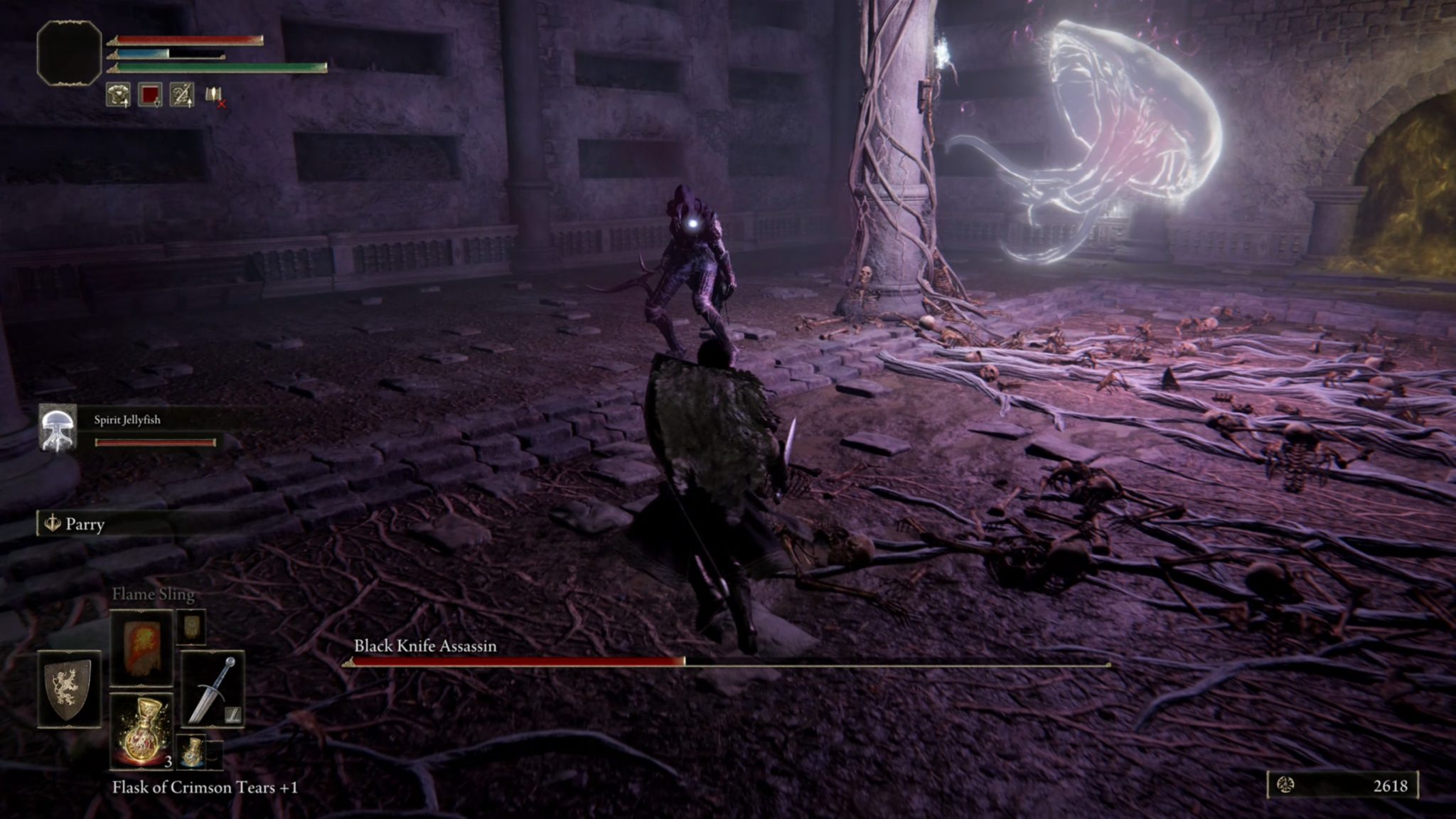The height and width of the screenshot is (819, 1456).
Task: Click the map icon with red X
Action: [215, 95]
